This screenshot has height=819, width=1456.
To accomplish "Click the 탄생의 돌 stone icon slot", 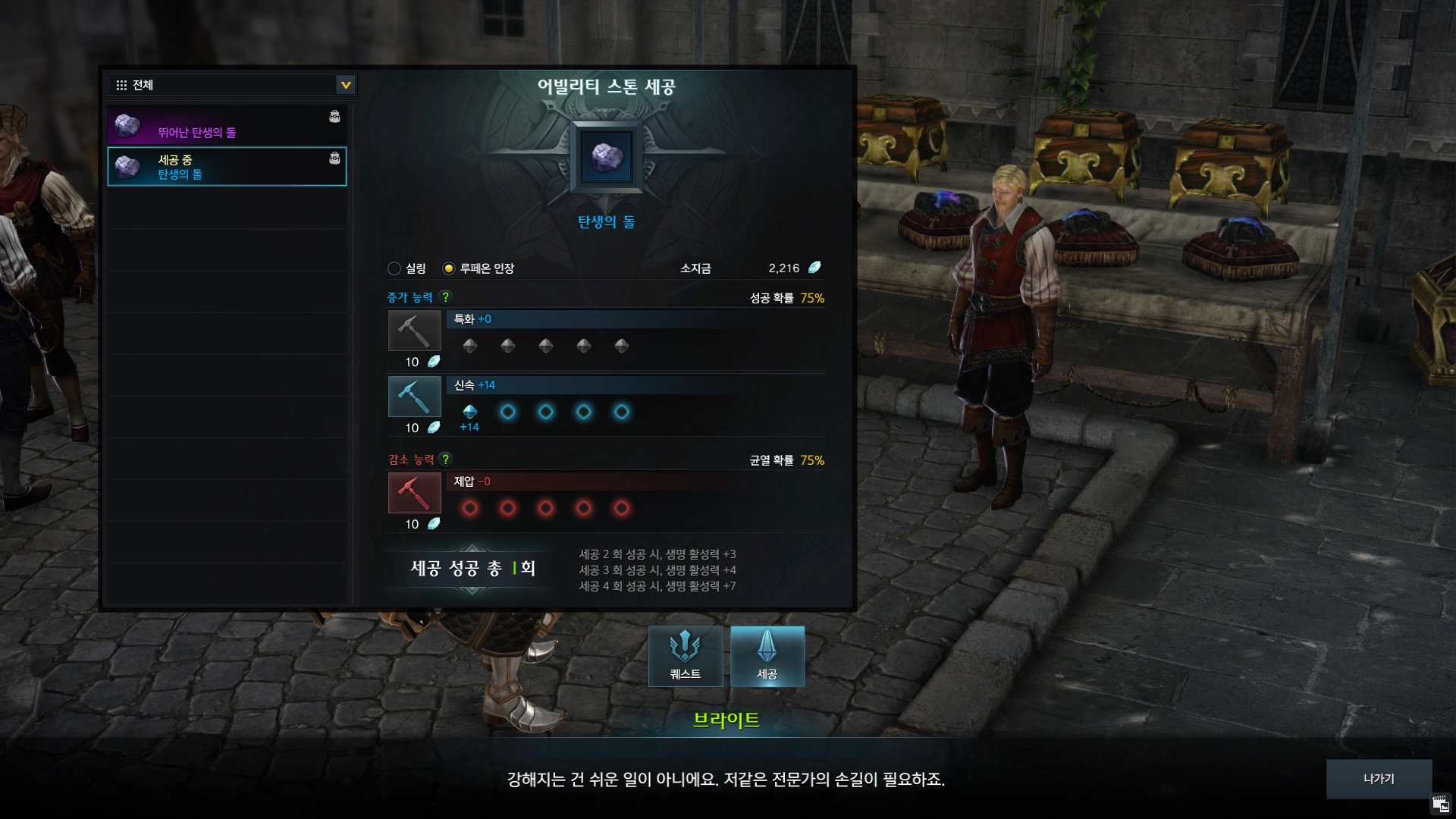I will (x=607, y=158).
